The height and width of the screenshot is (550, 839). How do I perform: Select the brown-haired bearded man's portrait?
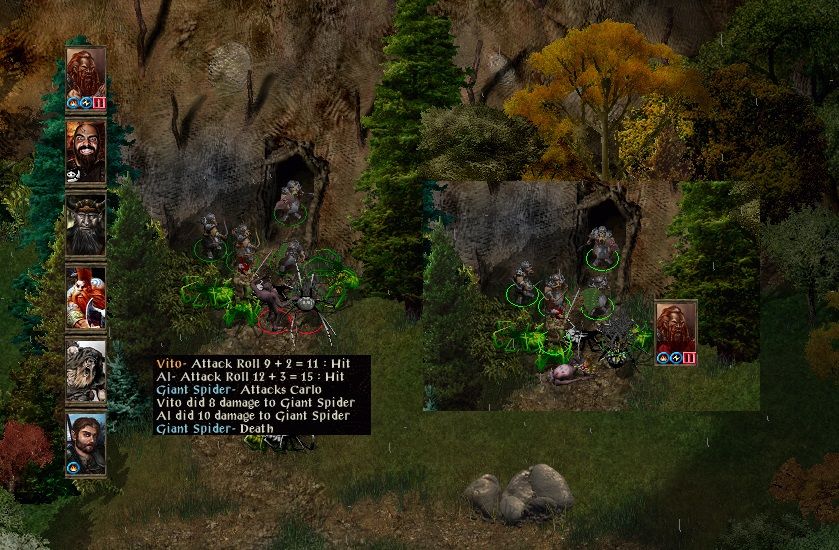point(86,441)
